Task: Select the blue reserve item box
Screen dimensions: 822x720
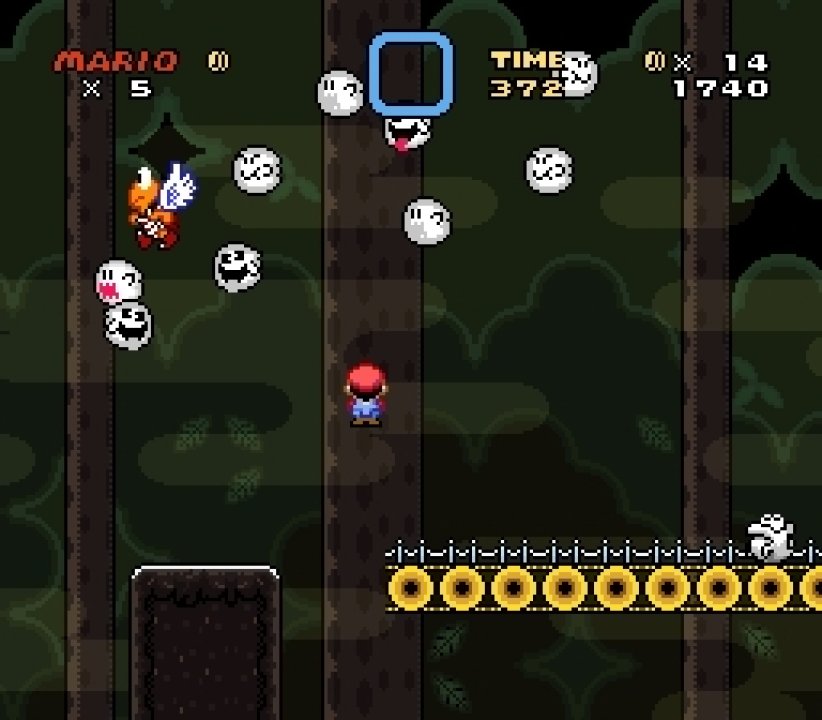Action: (410, 73)
